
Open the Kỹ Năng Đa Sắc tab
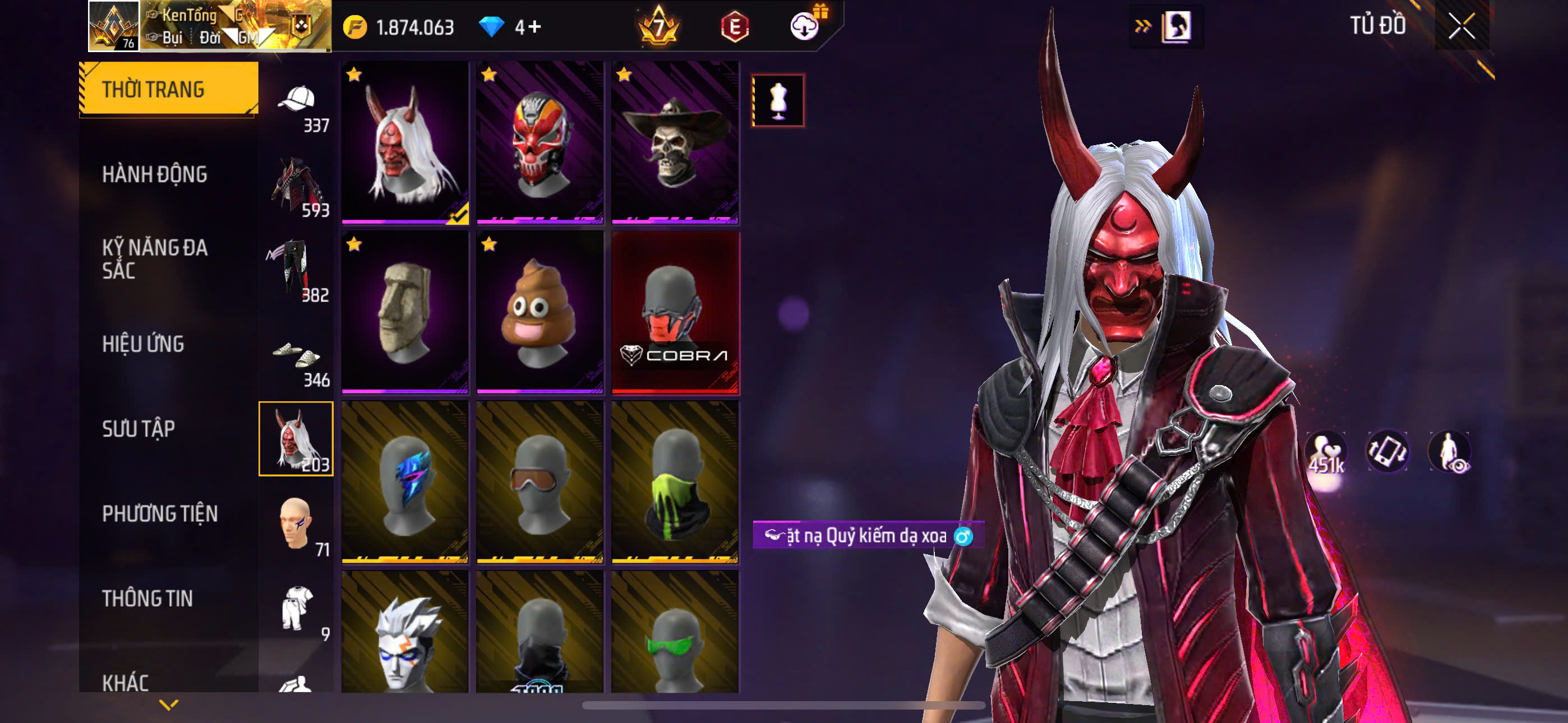(x=155, y=258)
